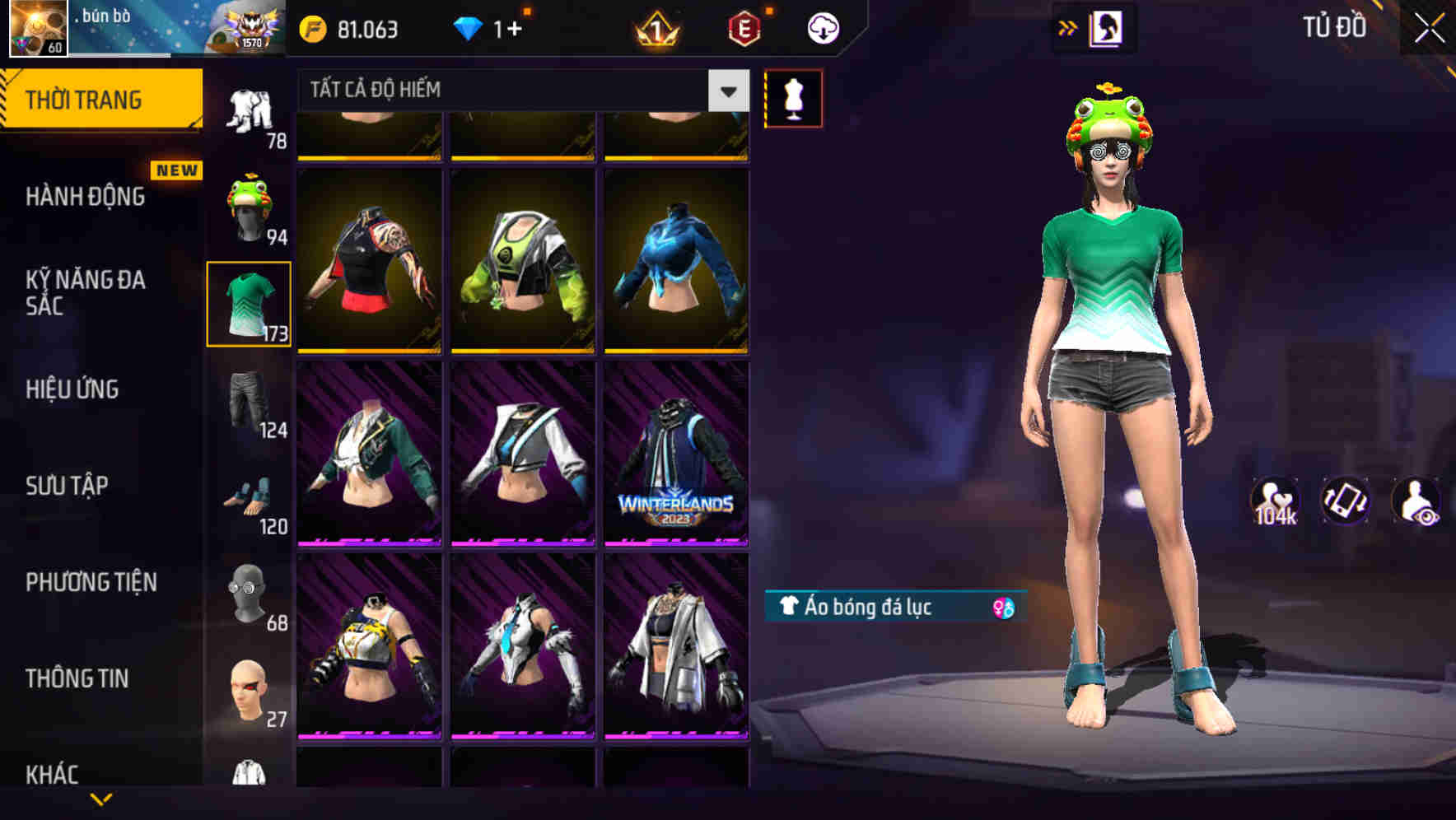The width and height of the screenshot is (1456, 820).
Task: Select the mask category with 68 items
Action: tap(248, 591)
